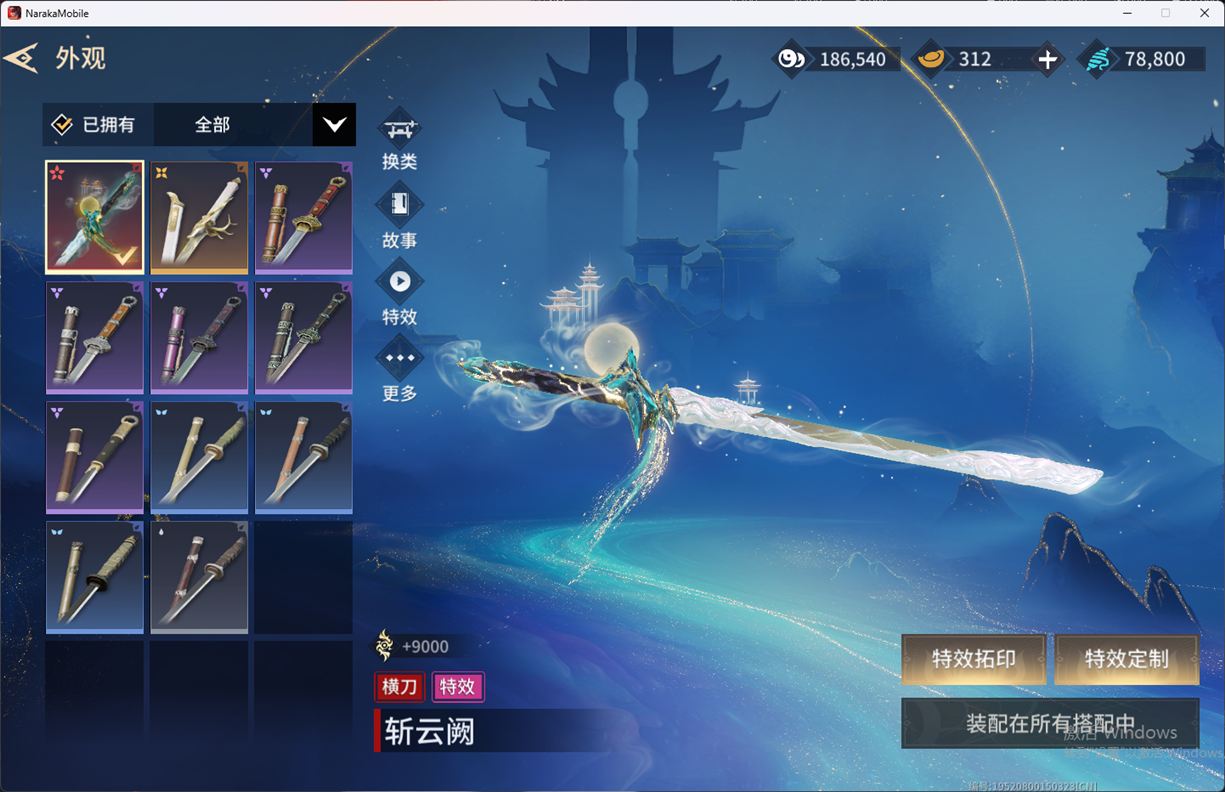Open 特效定制 effect customization
Viewport: 1225px width, 792px height.
[1126, 659]
